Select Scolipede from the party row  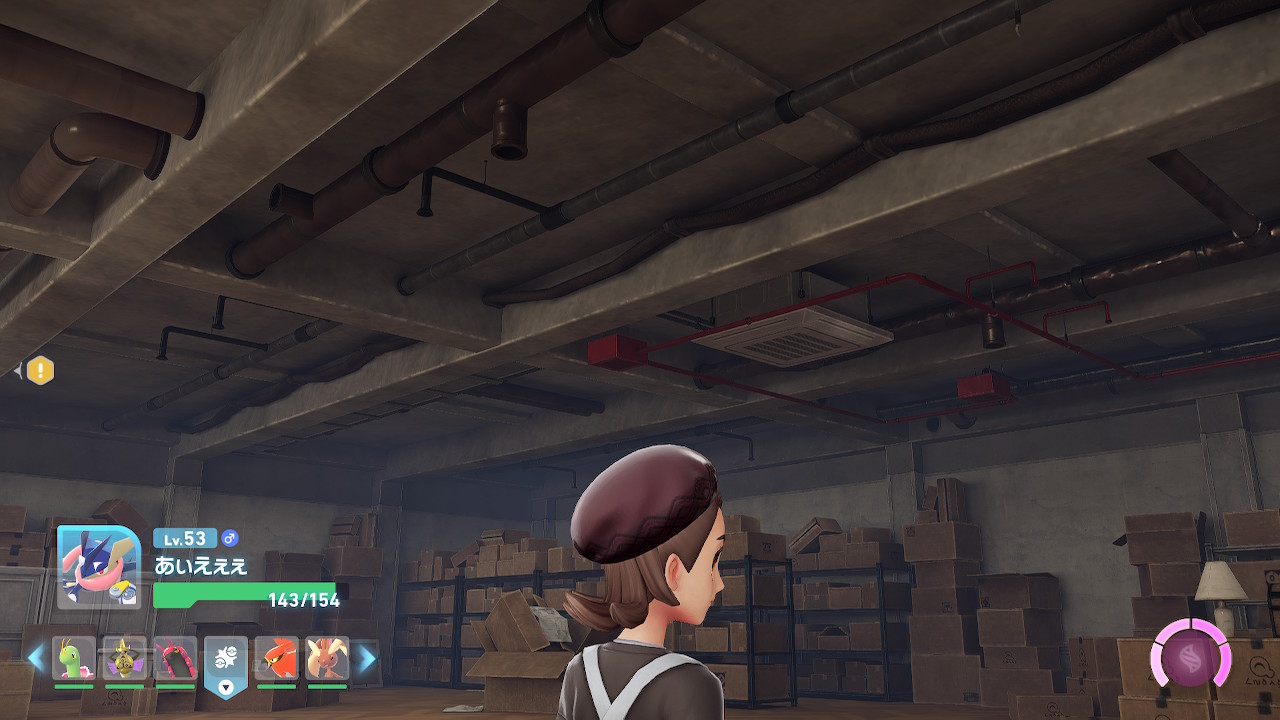[175, 658]
